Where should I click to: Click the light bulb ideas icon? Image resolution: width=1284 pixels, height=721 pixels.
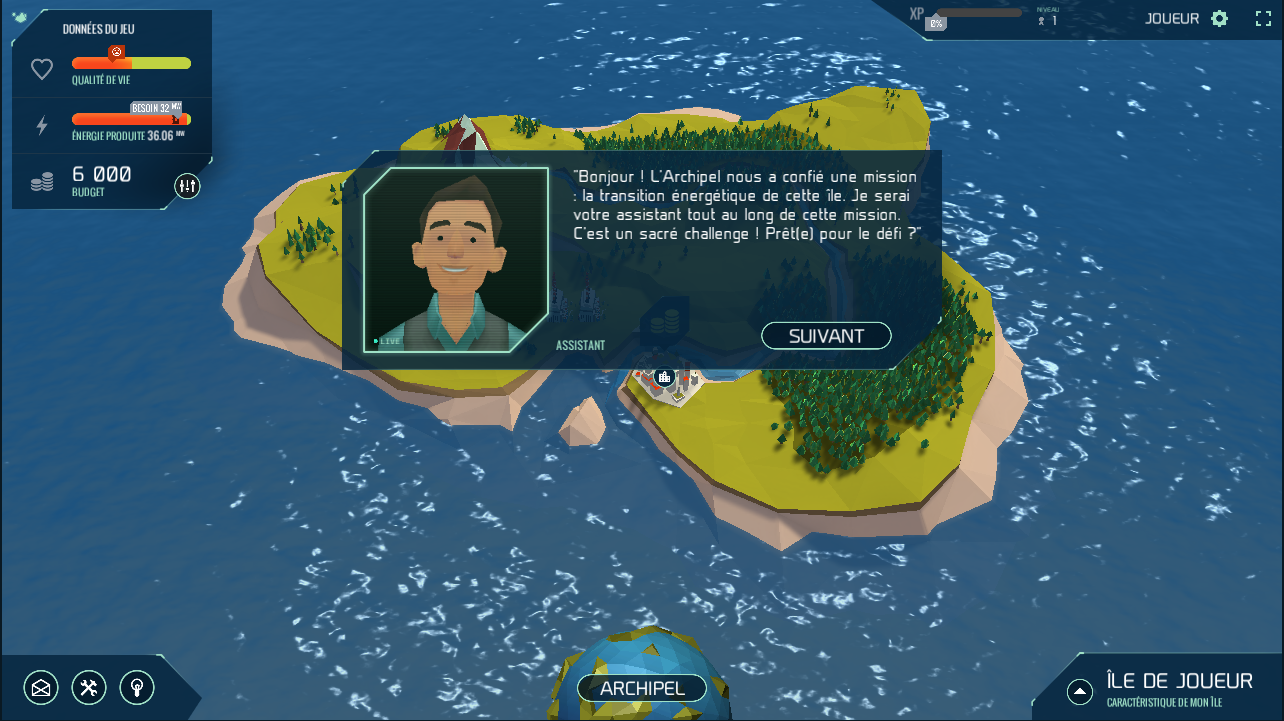(x=137, y=687)
